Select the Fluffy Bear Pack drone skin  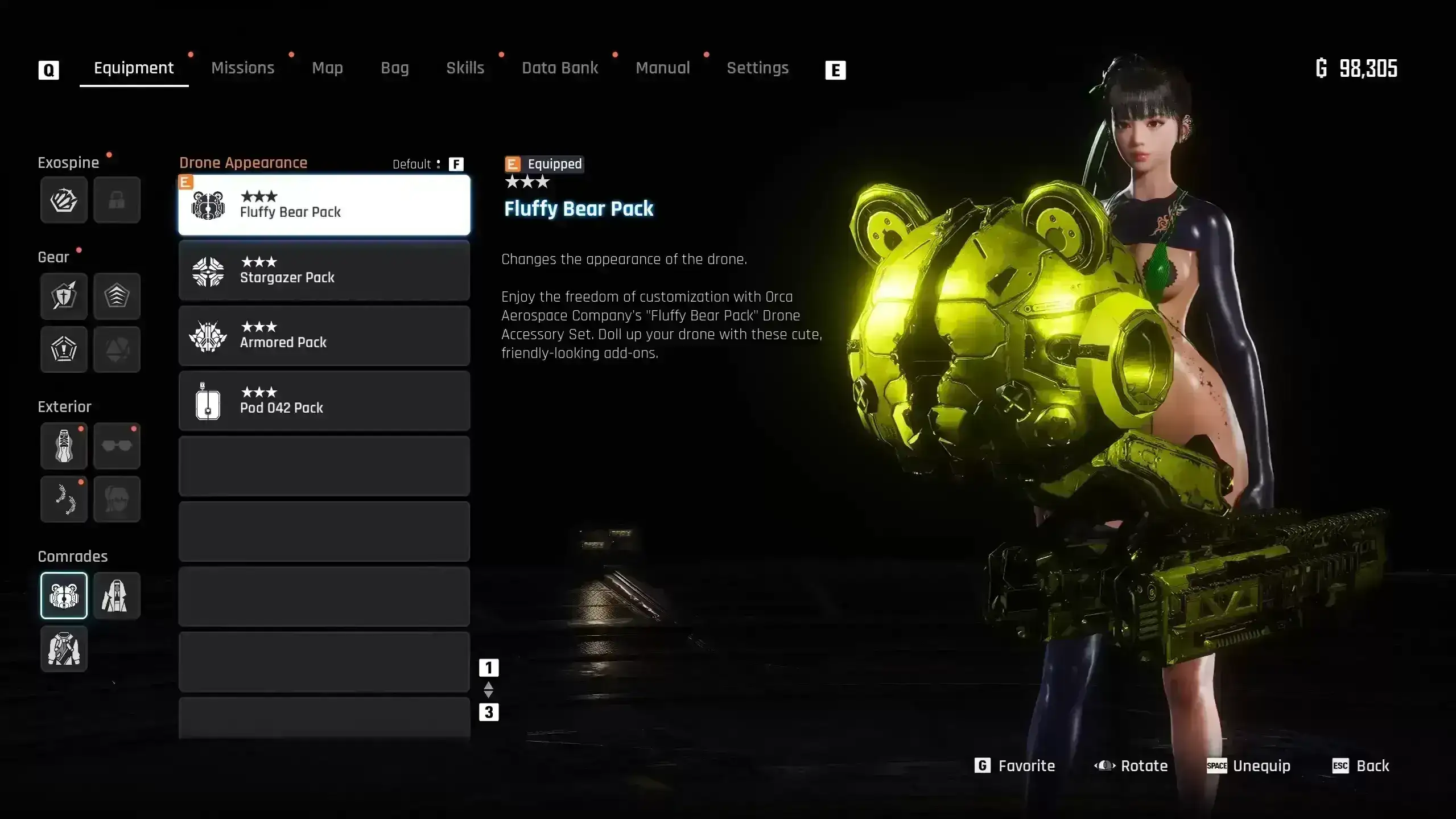coord(324,205)
